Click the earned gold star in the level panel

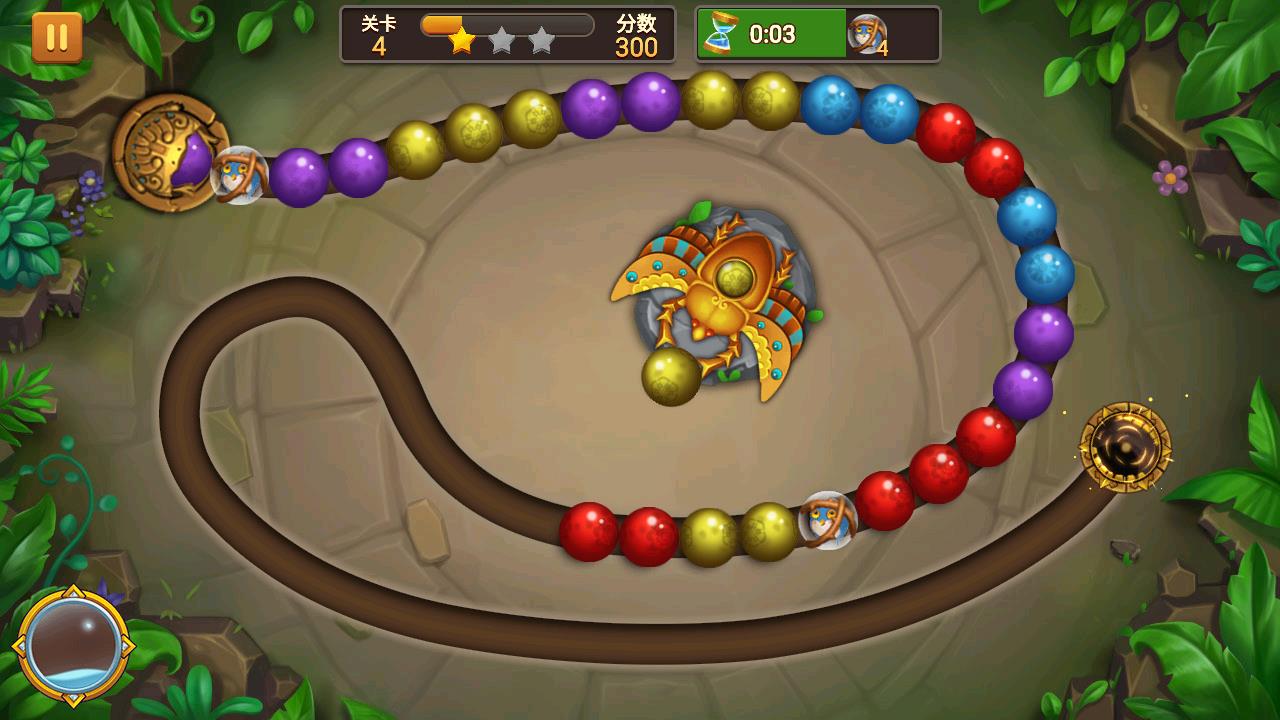click(460, 41)
